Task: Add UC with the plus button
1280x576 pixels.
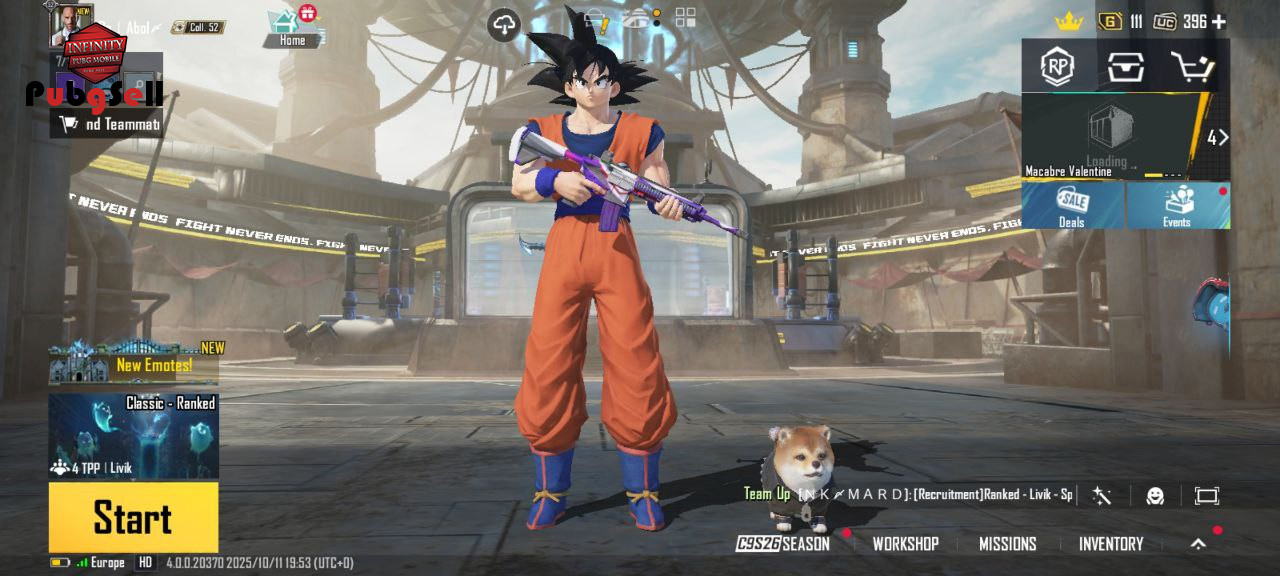Action: tap(1218, 21)
